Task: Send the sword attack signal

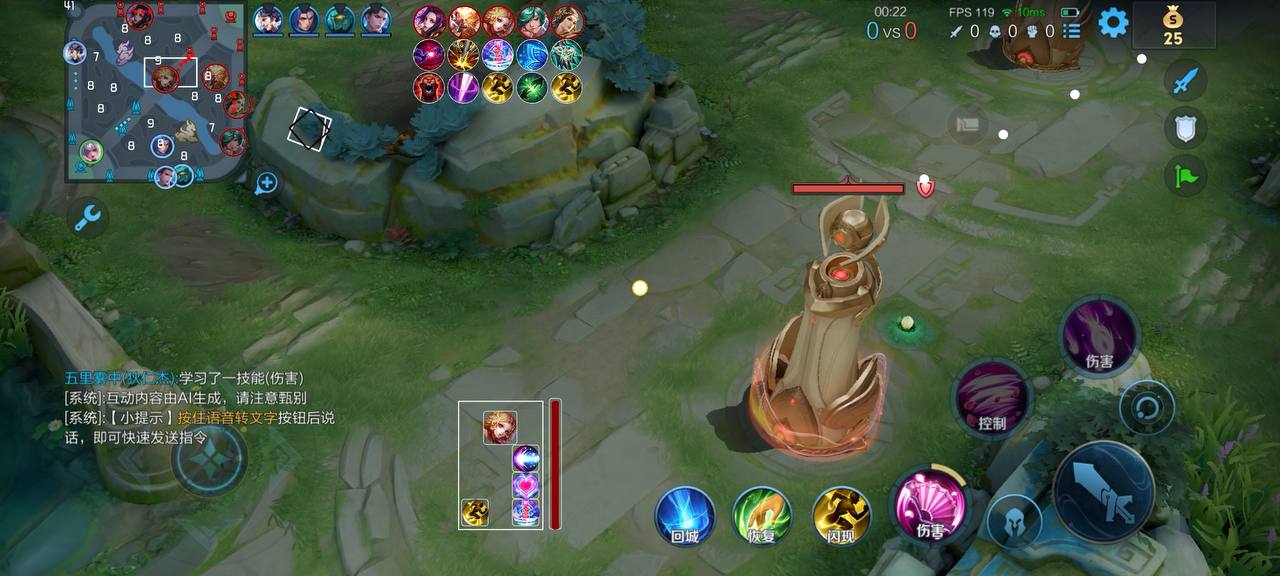Action: click(x=1186, y=81)
